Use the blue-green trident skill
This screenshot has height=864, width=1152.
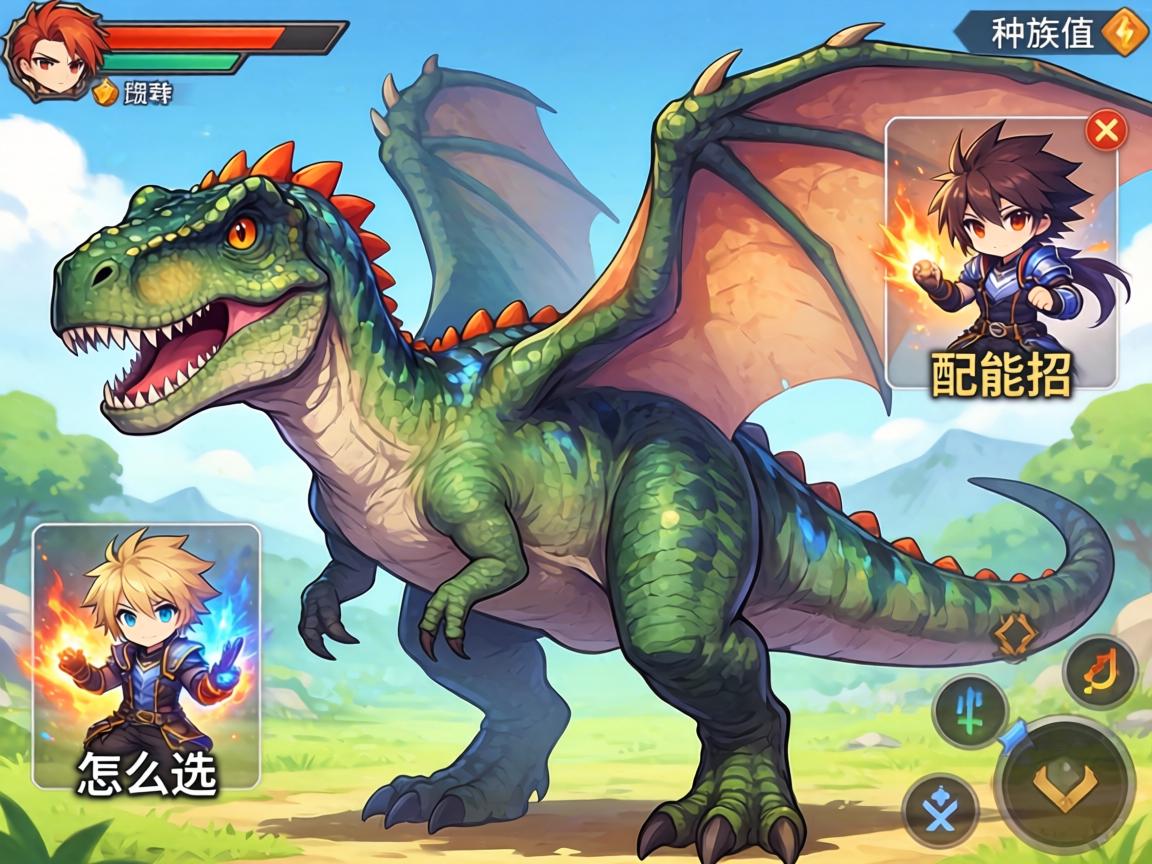[x=969, y=711]
